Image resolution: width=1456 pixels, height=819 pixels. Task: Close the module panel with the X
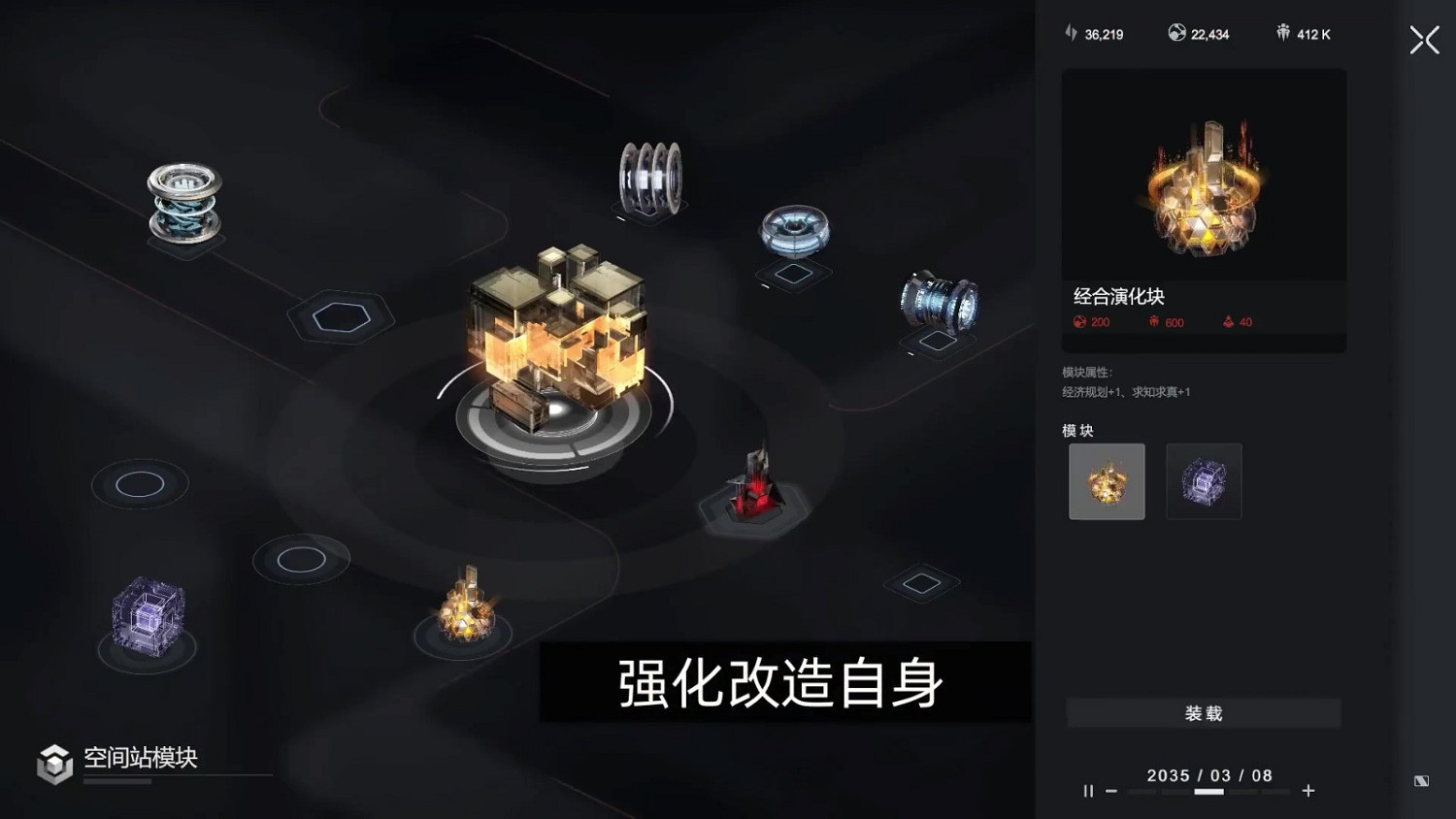pos(1423,40)
